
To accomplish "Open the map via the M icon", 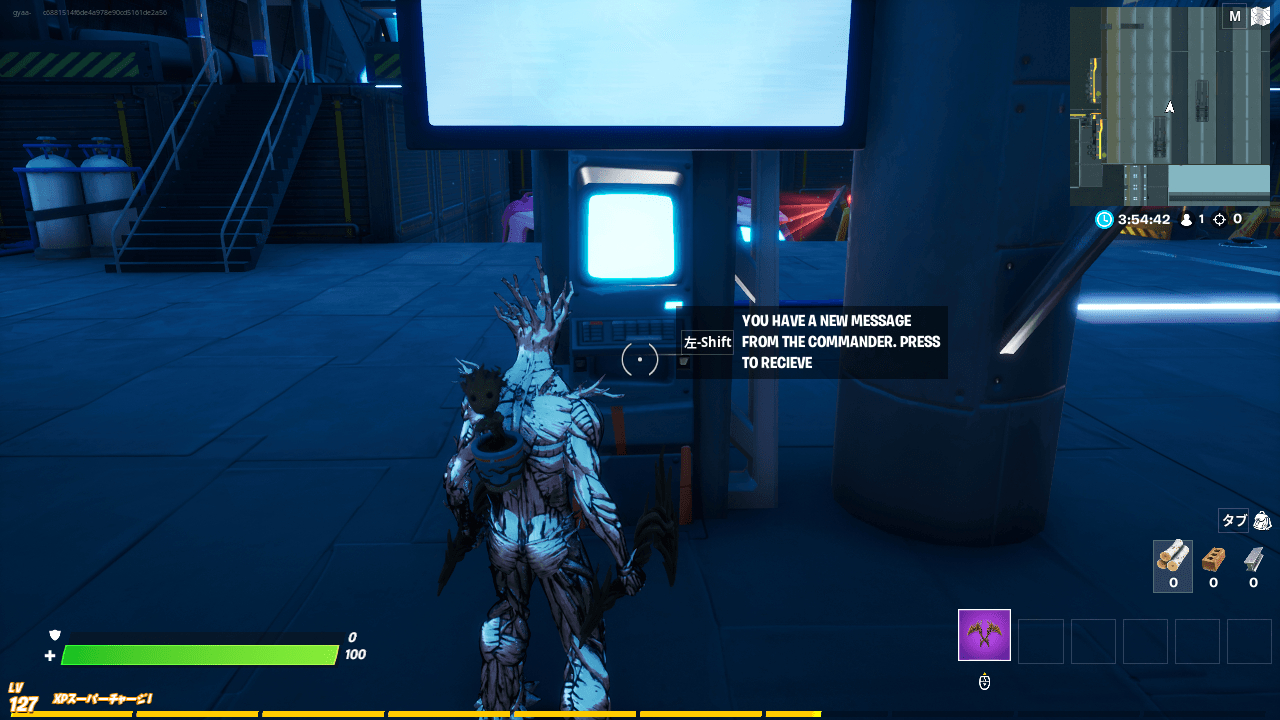I will (x=1234, y=16).
